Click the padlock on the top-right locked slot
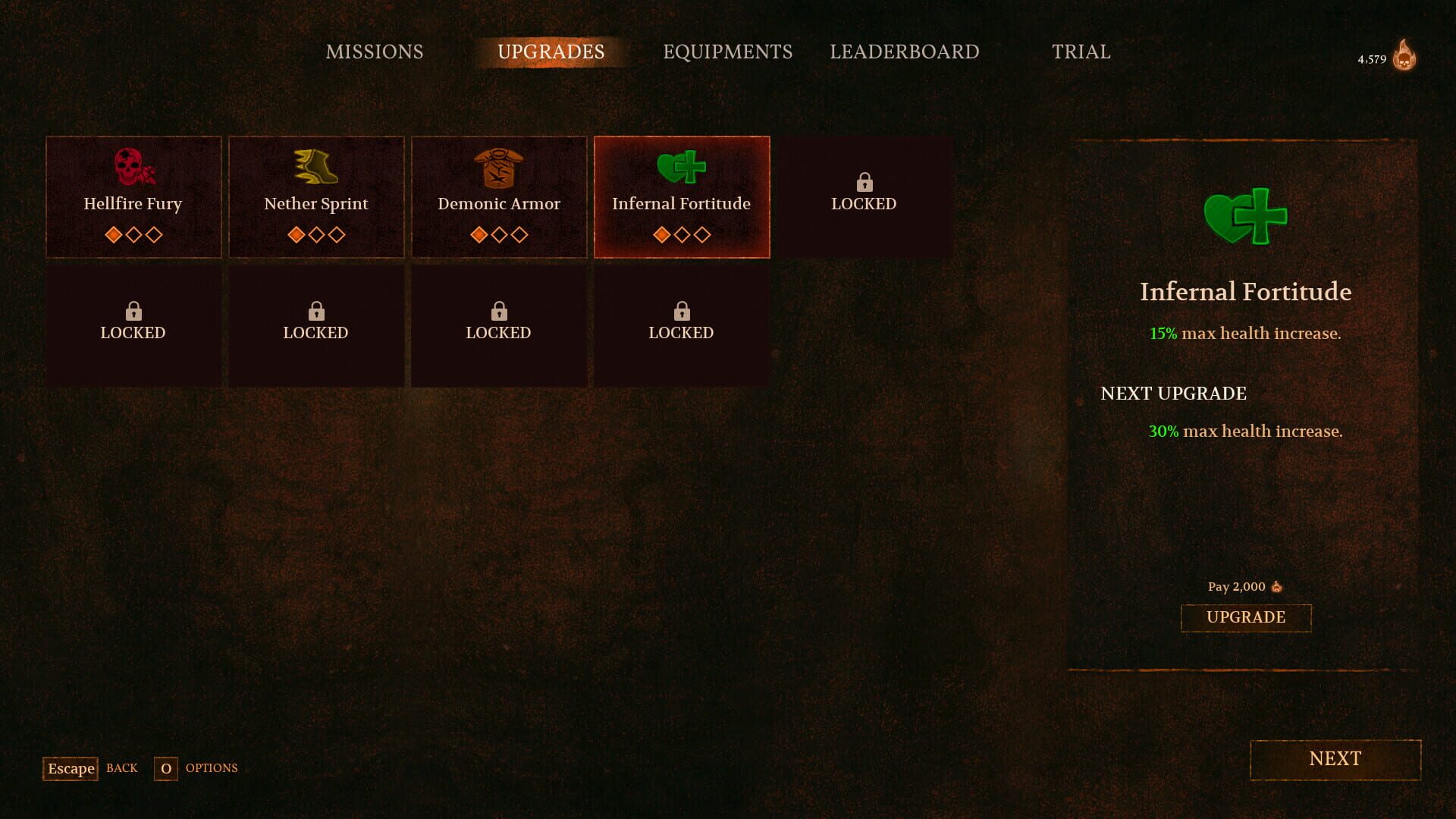The height and width of the screenshot is (819, 1456). point(864,182)
